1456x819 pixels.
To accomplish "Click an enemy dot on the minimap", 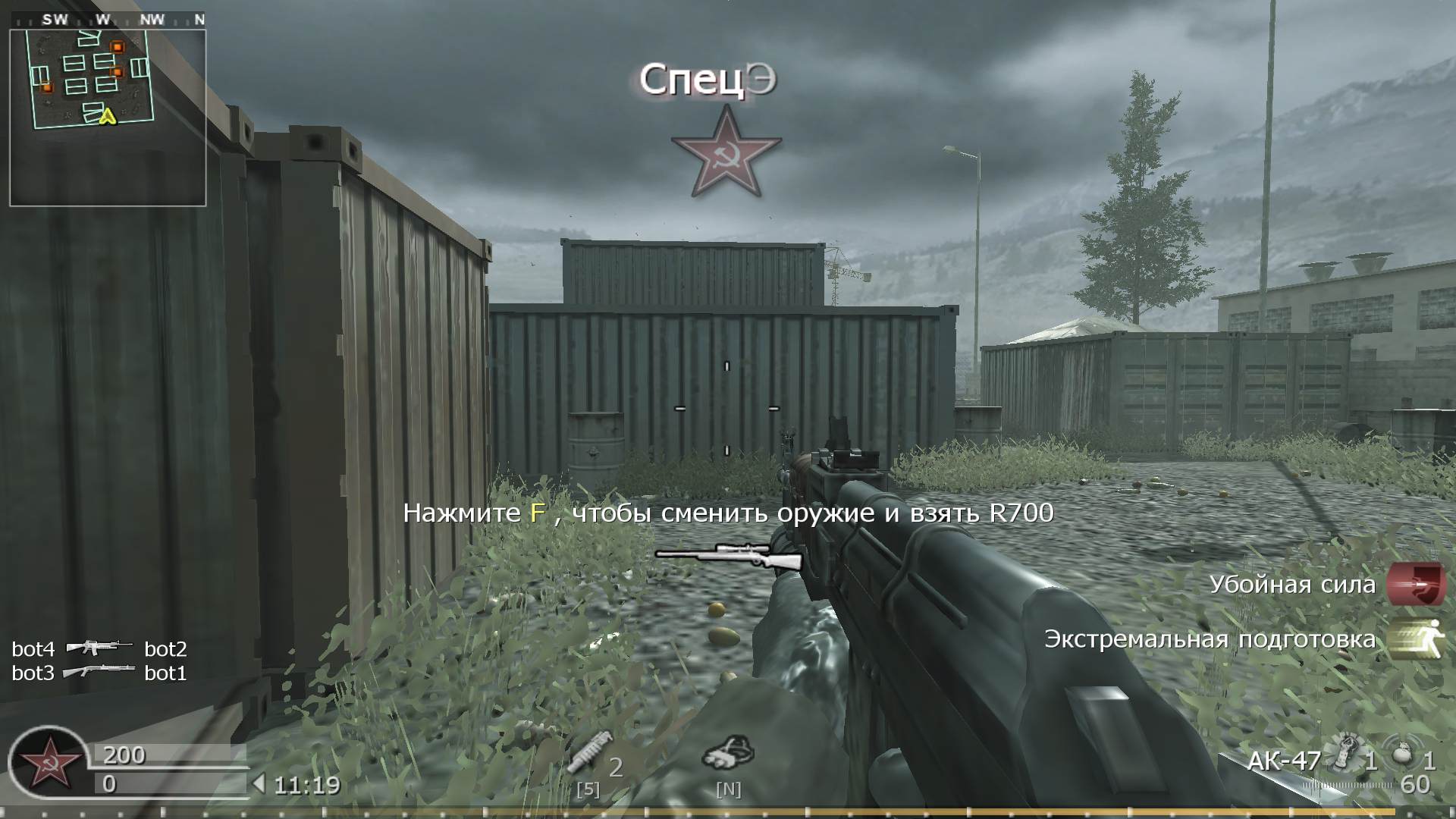I will click(117, 45).
